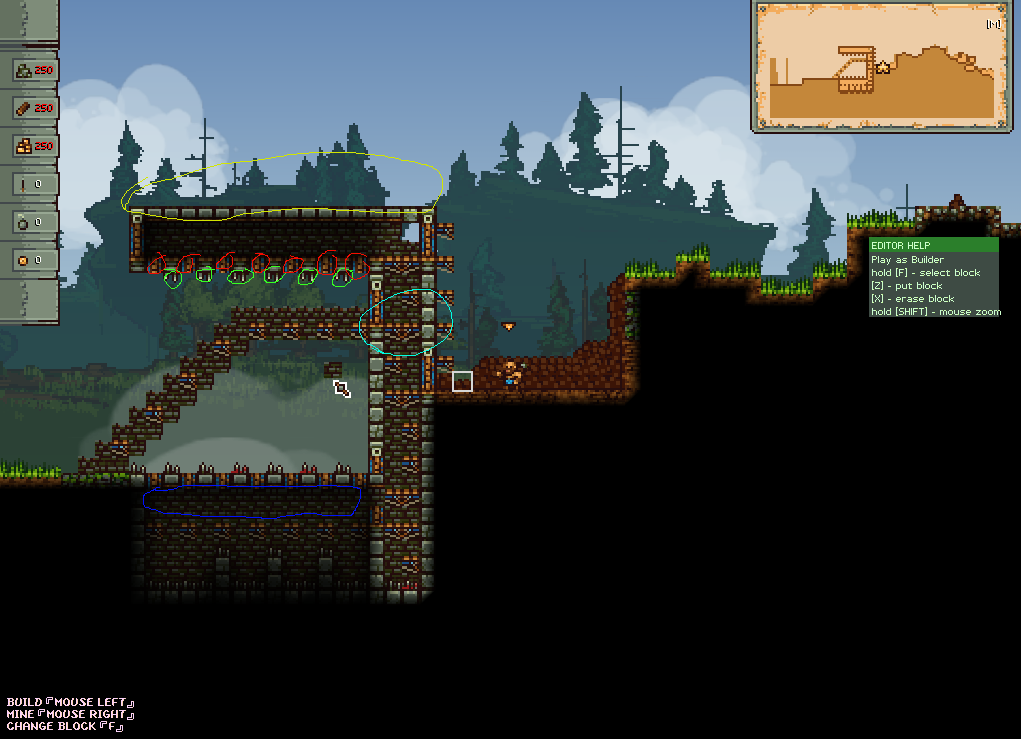Select the bomb inventory slot
This screenshot has width=1024, height=748.
[33, 222]
